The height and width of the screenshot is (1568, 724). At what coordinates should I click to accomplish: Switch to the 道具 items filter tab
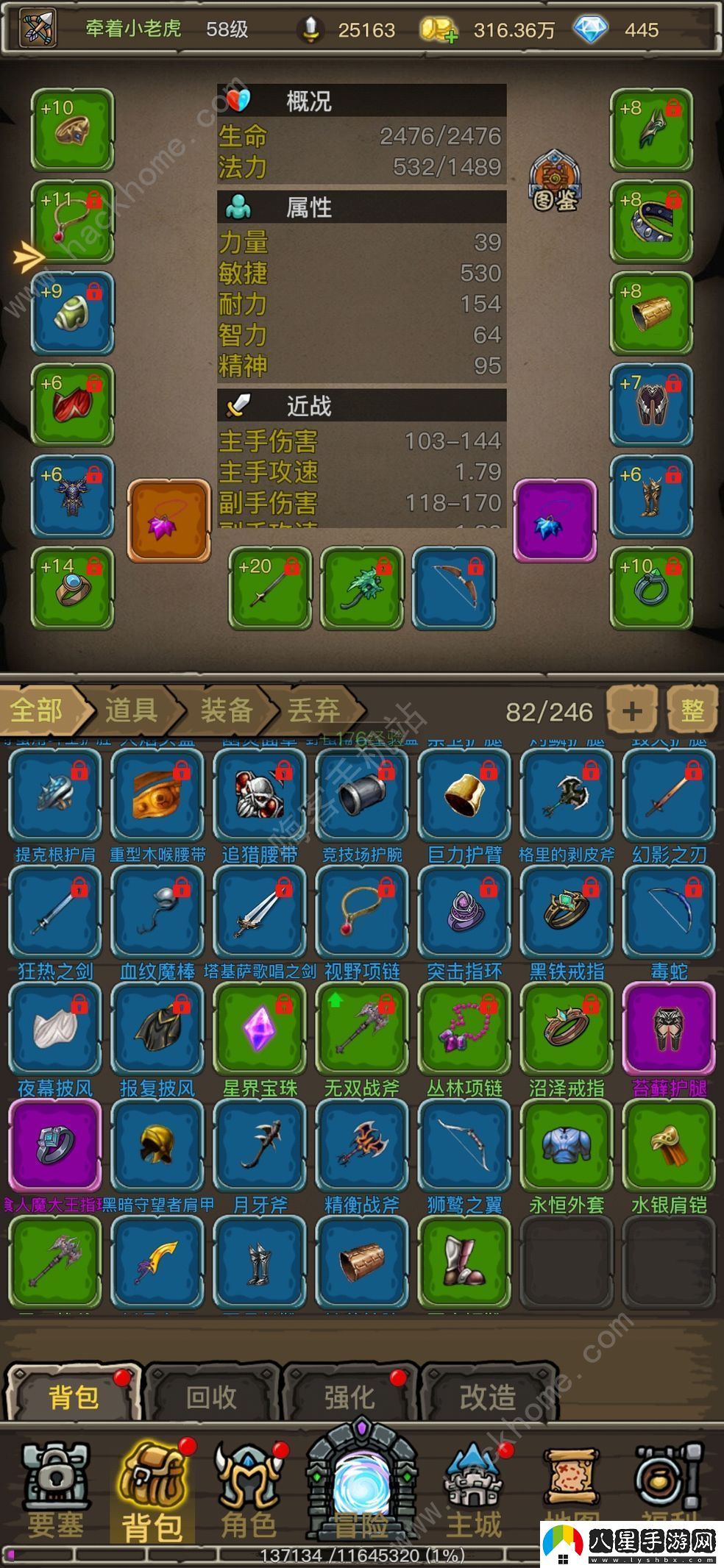point(131,710)
